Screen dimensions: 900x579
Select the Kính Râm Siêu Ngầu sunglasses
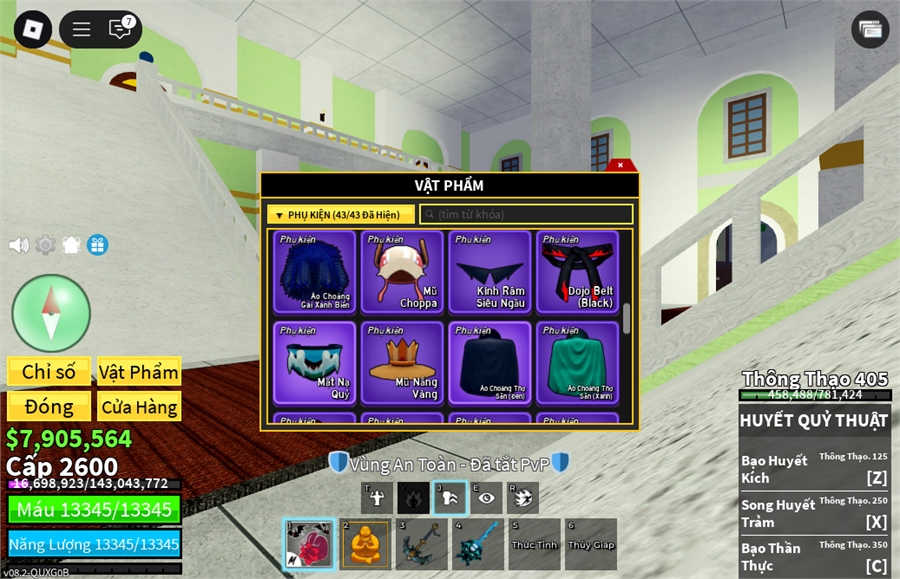[490, 272]
